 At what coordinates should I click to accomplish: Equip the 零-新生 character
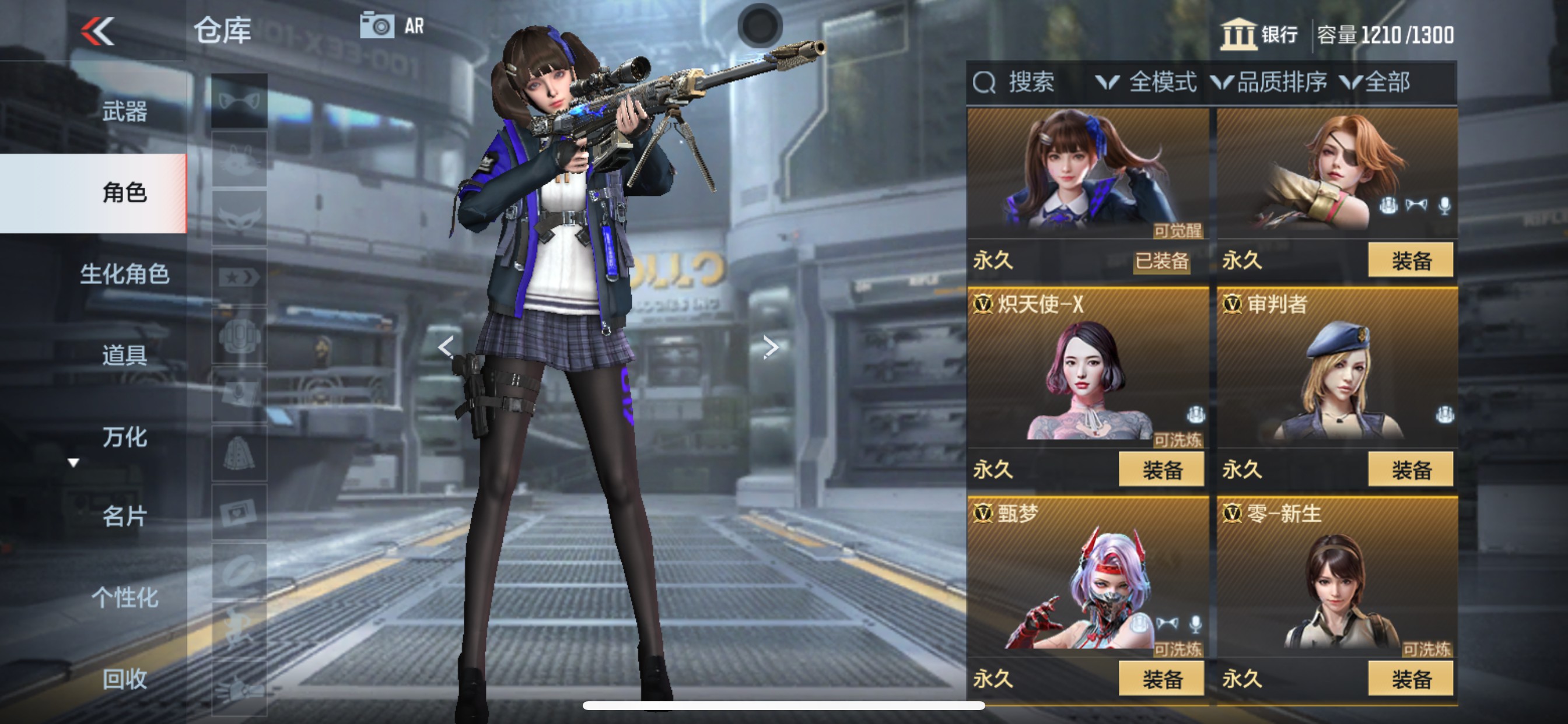(x=1410, y=679)
